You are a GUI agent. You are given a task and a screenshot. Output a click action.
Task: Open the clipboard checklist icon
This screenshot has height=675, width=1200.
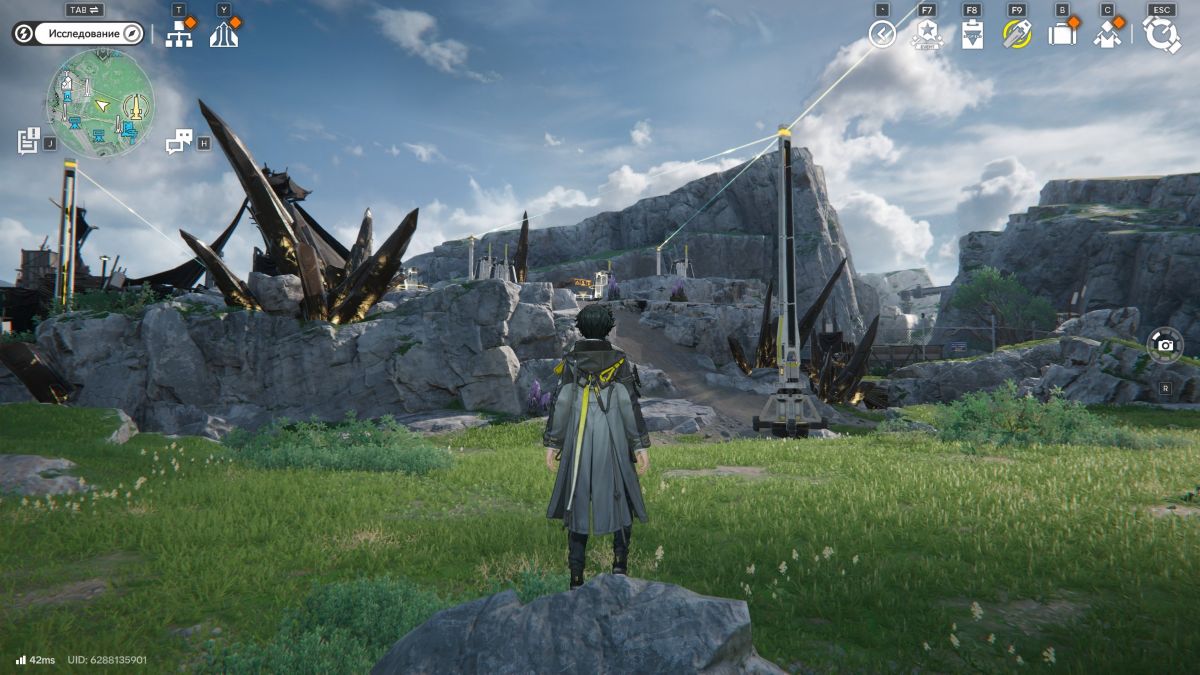pyautogui.click(x=971, y=34)
